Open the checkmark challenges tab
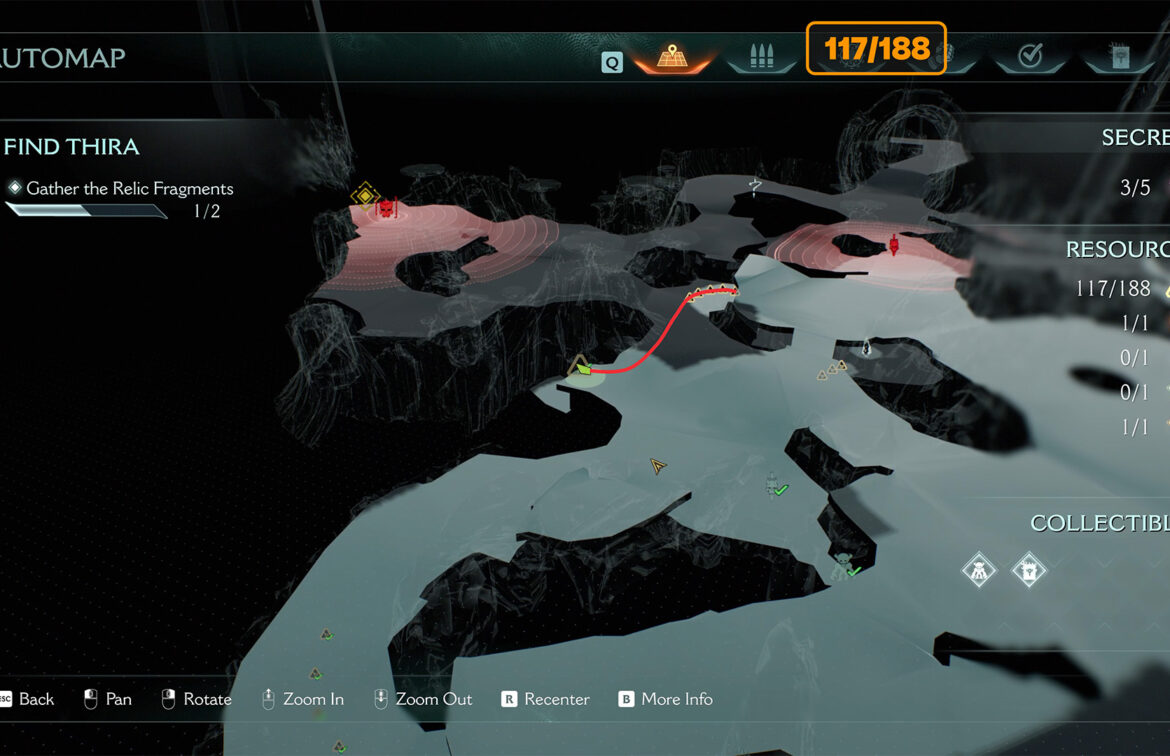 pyautogui.click(x=1029, y=56)
